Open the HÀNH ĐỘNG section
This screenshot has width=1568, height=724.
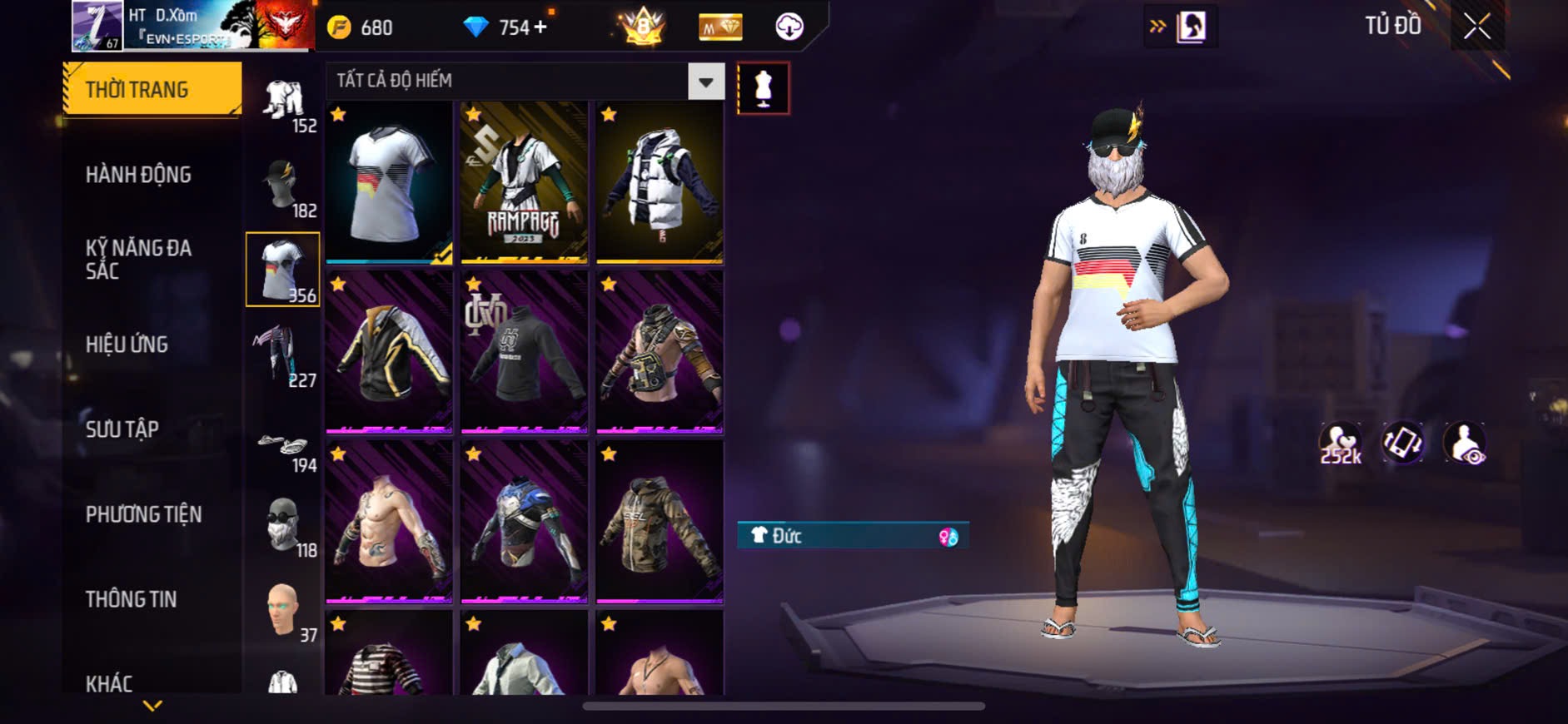pyautogui.click(x=139, y=175)
